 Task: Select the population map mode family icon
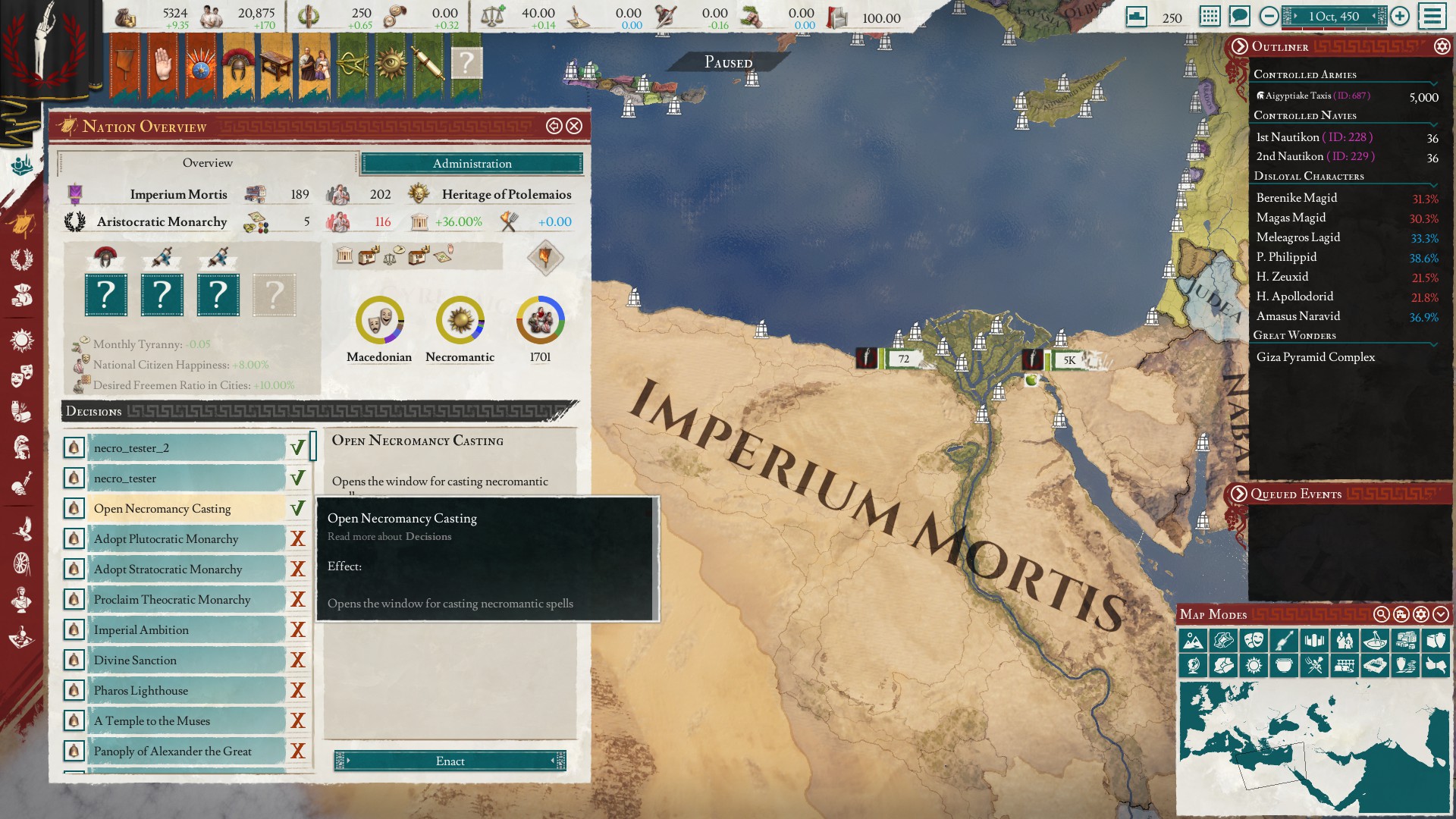coord(1344,640)
